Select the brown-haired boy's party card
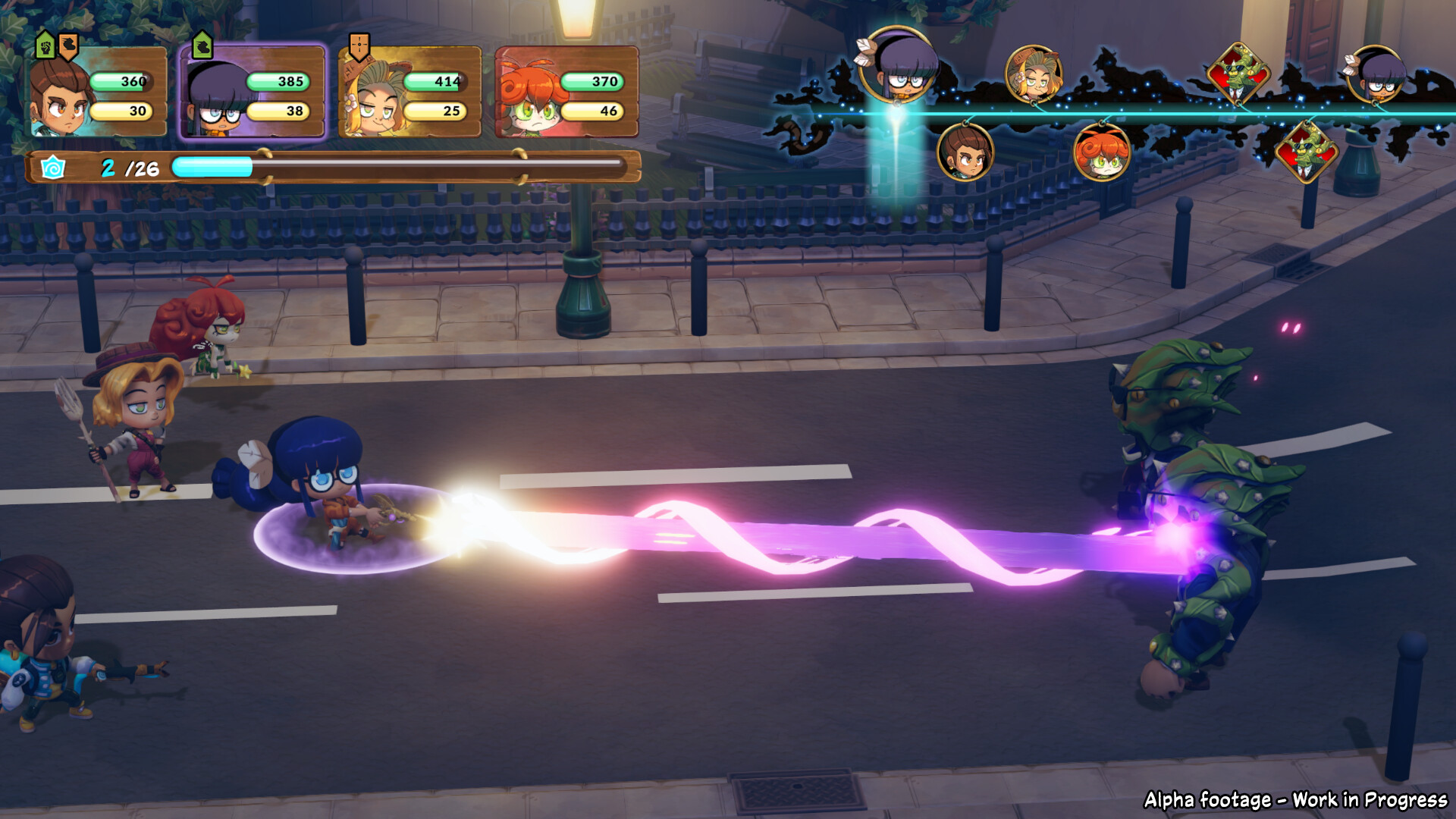The image size is (1456, 819). click(x=98, y=93)
